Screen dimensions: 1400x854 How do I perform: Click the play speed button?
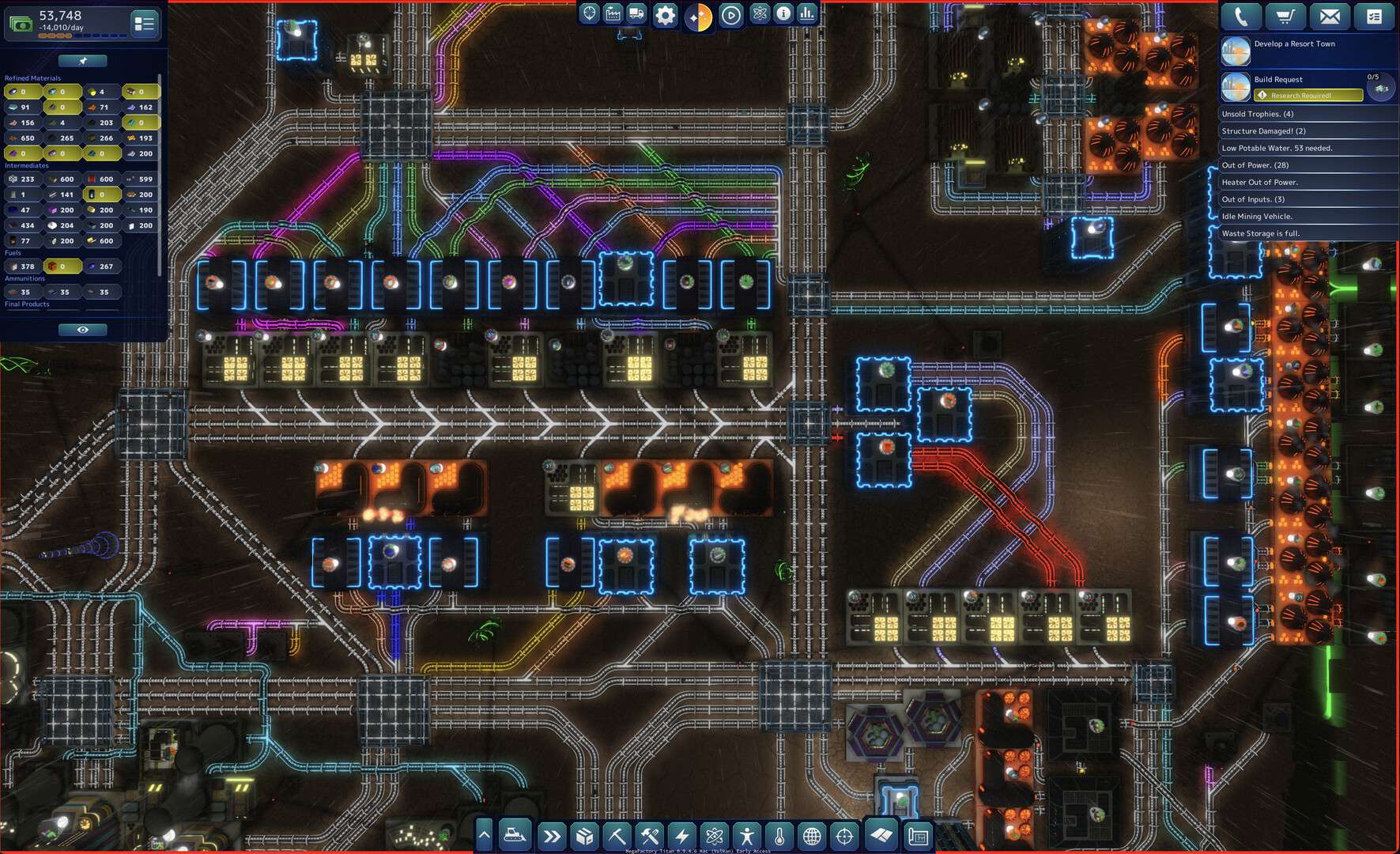pyautogui.click(x=731, y=15)
